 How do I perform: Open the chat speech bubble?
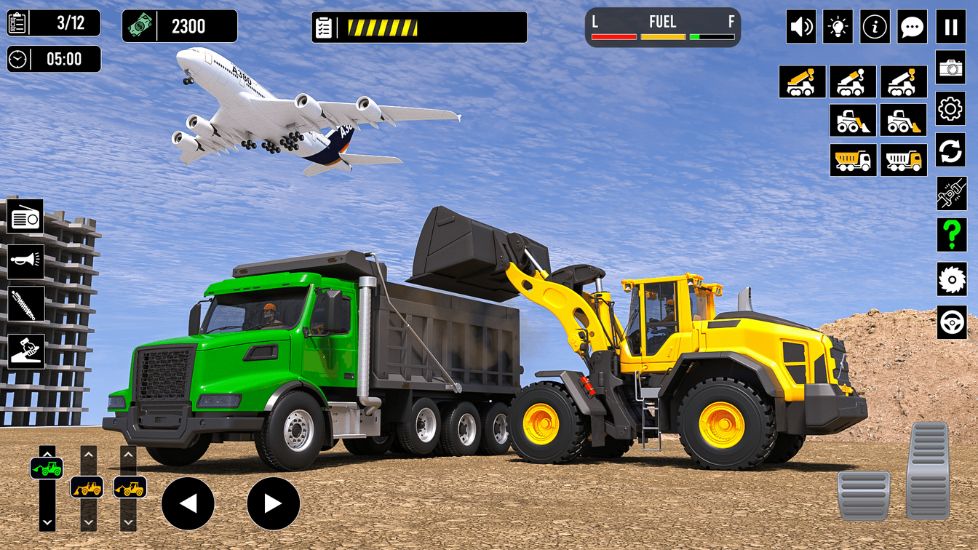pos(912,27)
